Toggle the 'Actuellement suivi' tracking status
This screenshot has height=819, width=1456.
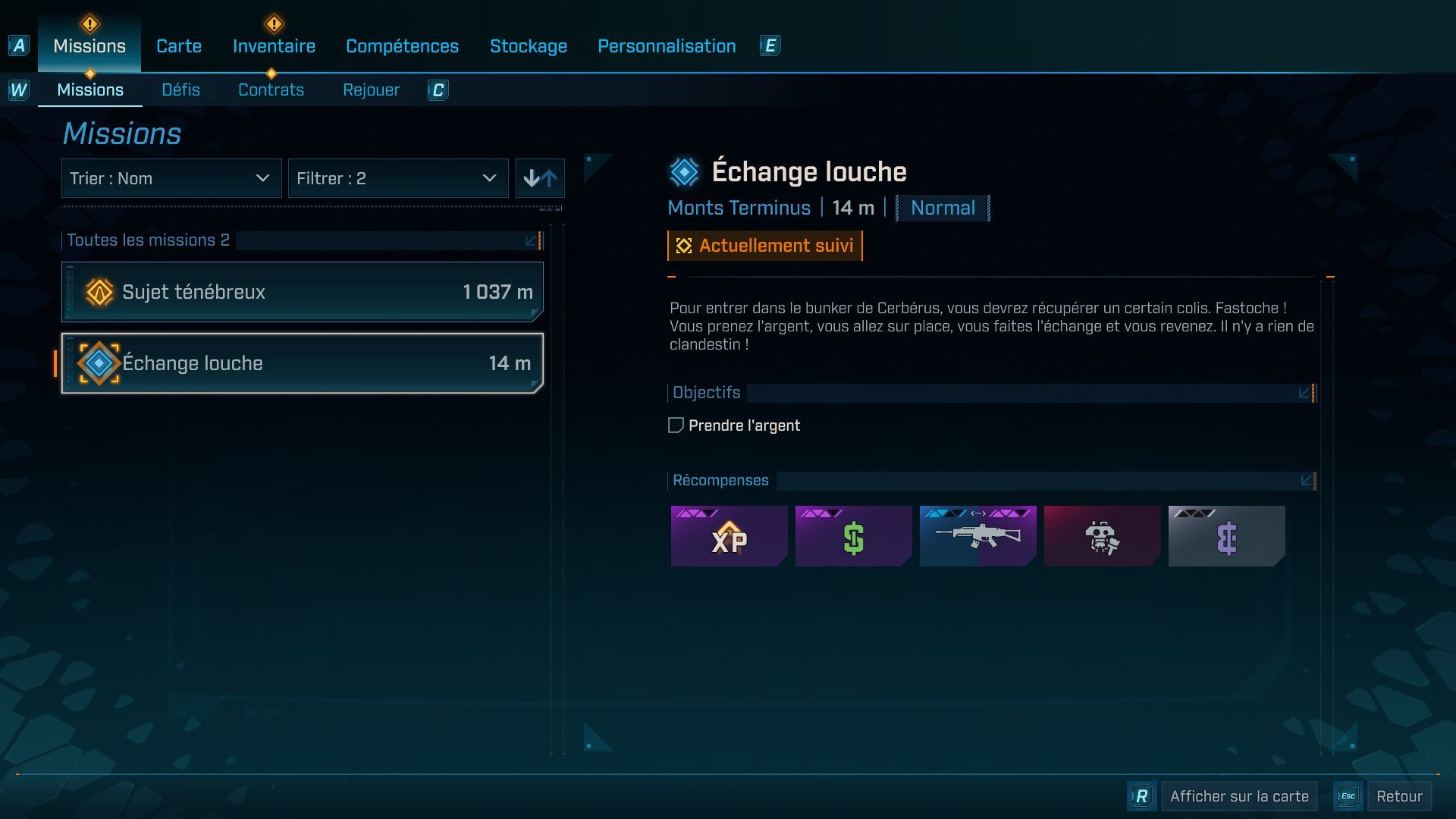[764, 245]
